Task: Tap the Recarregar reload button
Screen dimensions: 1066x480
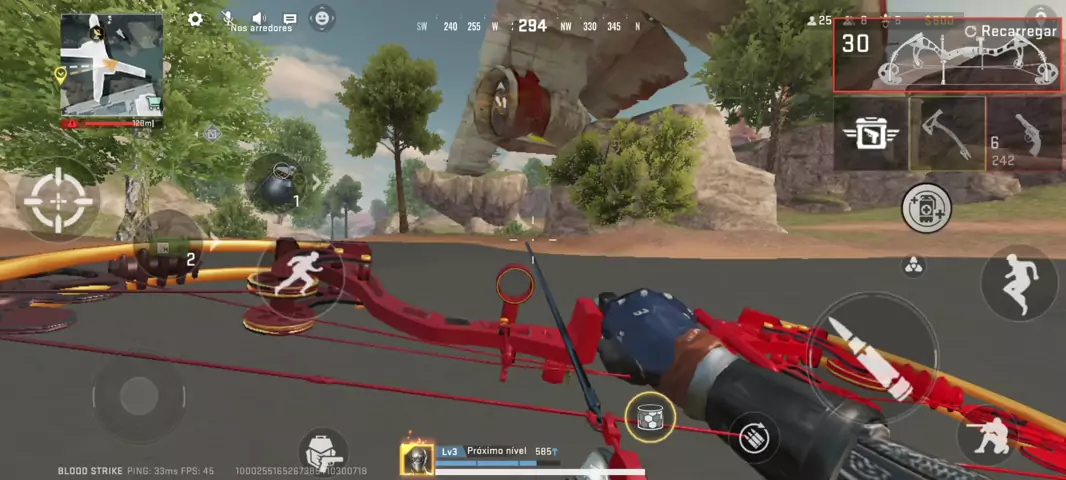Action: (x=1009, y=31)
